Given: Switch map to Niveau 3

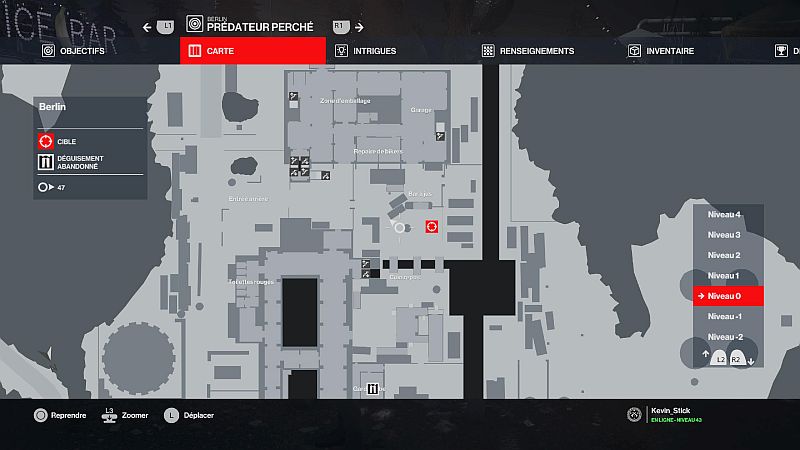Looking at the screenshot, I should 724,235.
